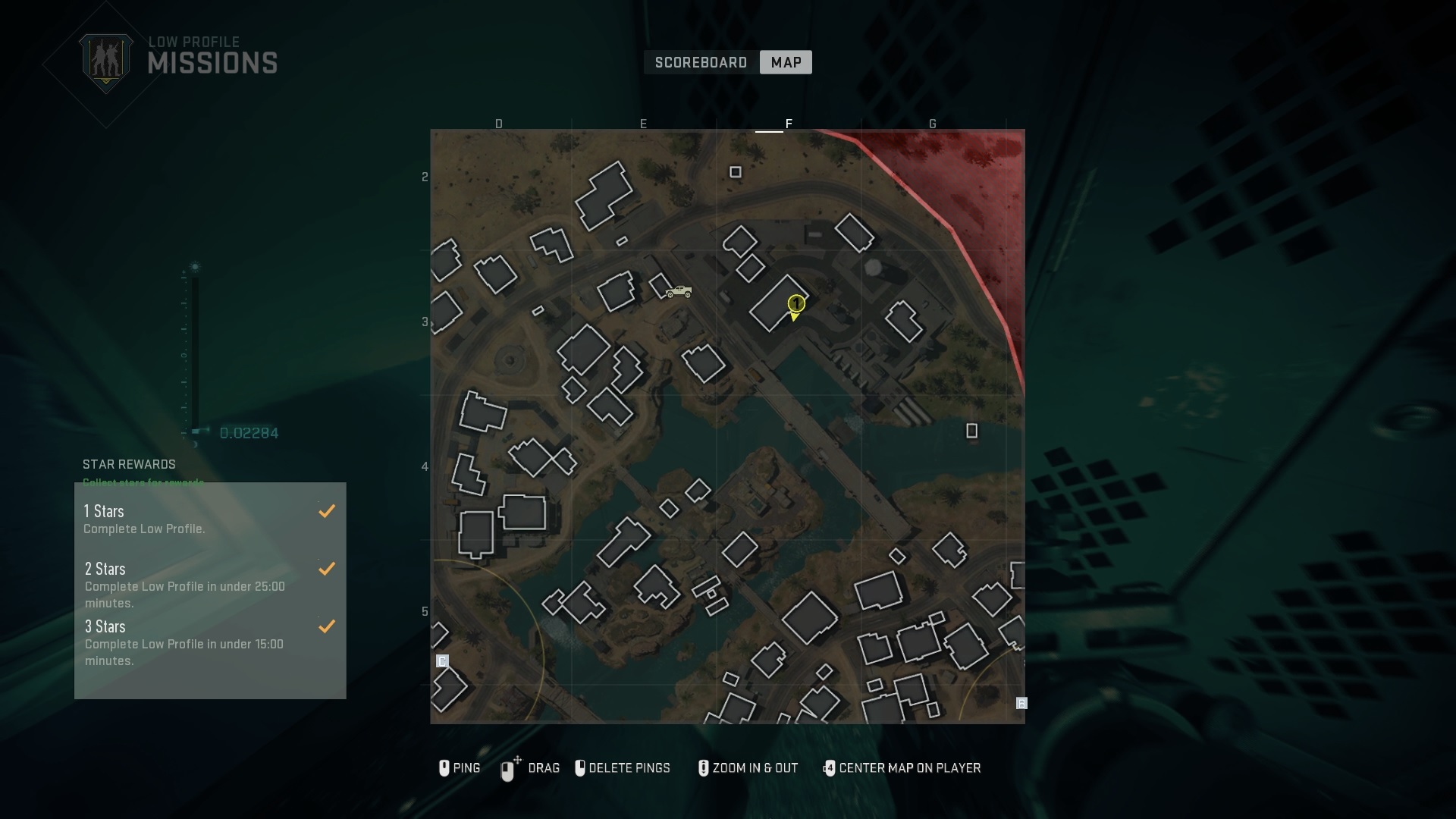This screenshot has height=819, width=1456.
Task: Select the vehicle icon on the map
Action: click(x=679, y=292)
